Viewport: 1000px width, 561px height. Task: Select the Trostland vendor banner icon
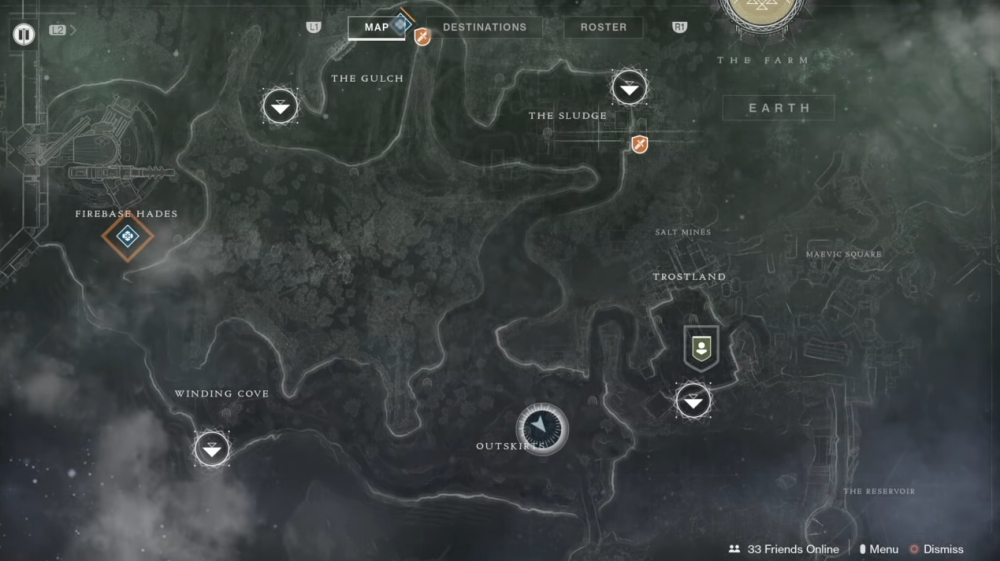(x=701, y=347)
